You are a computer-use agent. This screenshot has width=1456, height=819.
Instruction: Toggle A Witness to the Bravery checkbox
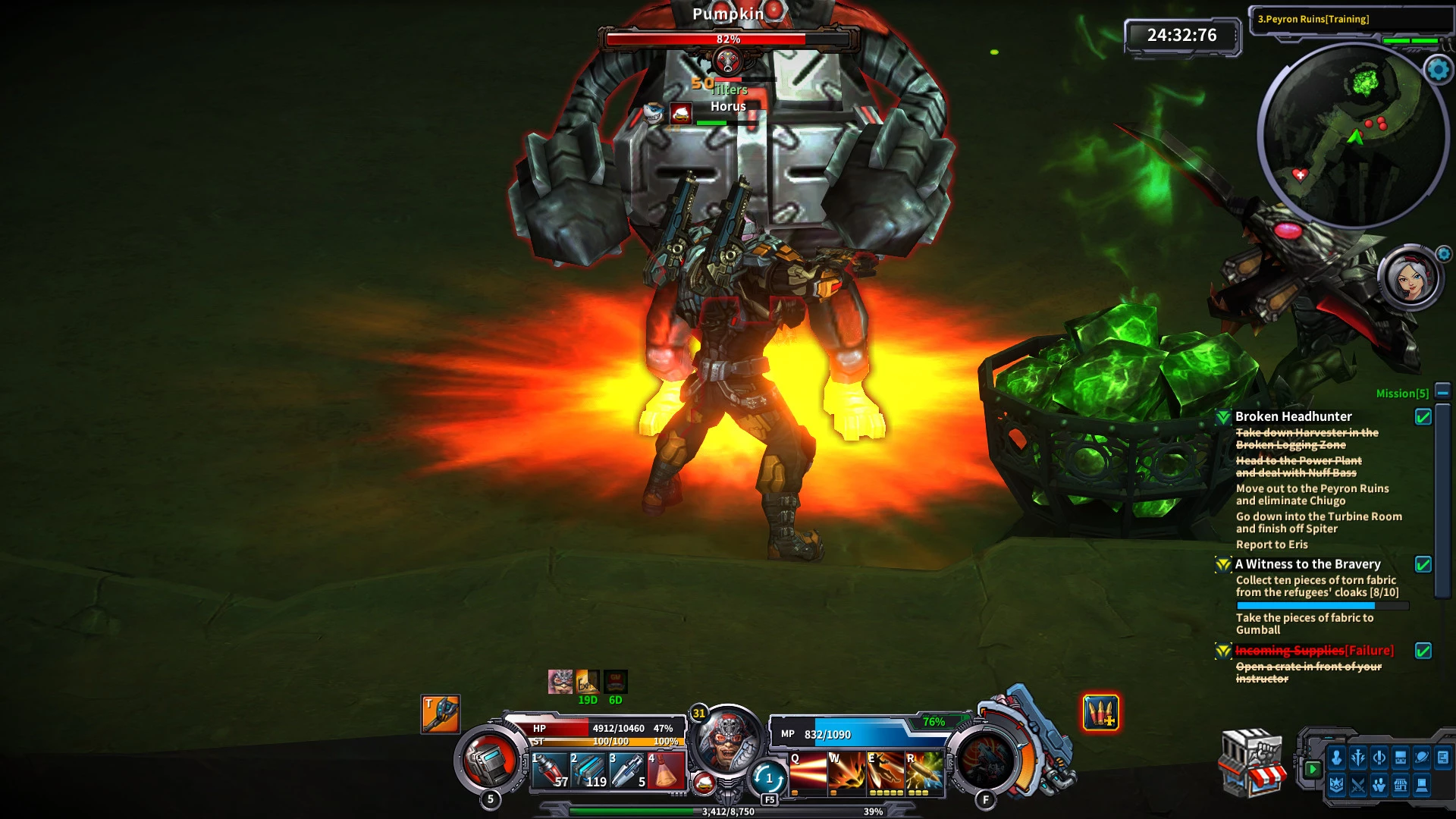(x=1423, y=564)
